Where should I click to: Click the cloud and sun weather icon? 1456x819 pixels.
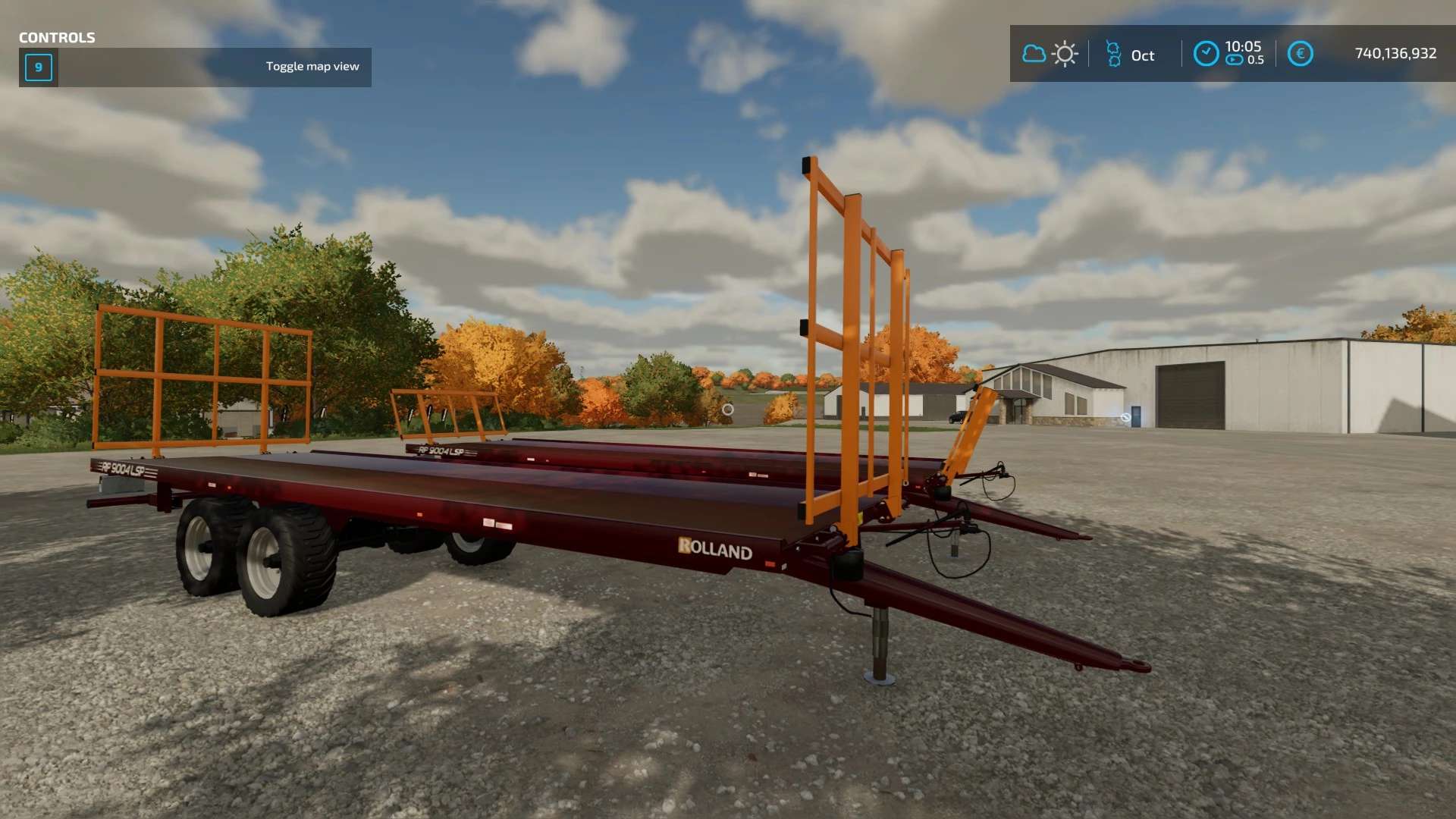(x=1050, y=54)
